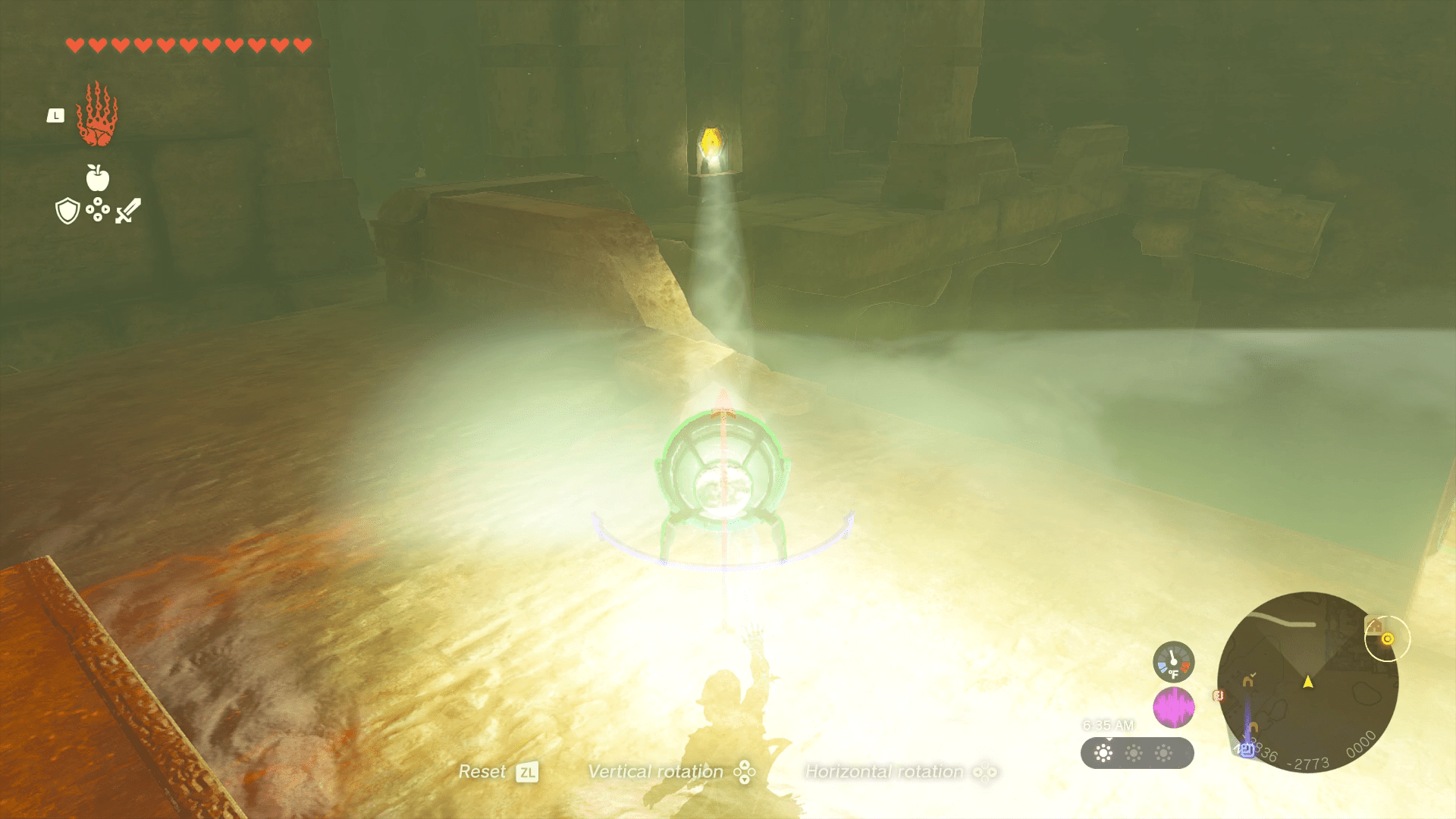Open the sword weapon quick-select icon
This screenshot has height=819, width=1456.
(x=128, y=211)
